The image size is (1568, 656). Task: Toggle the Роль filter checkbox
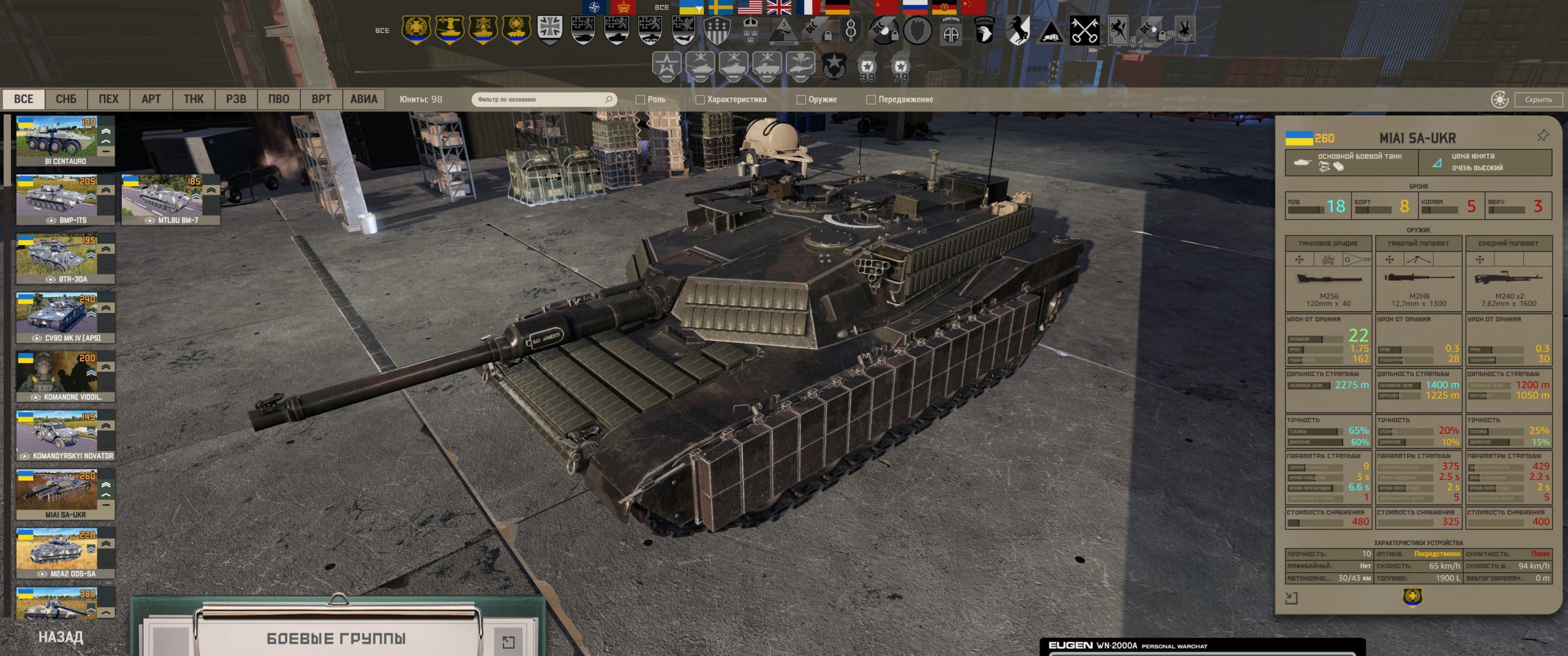(641, 100)
